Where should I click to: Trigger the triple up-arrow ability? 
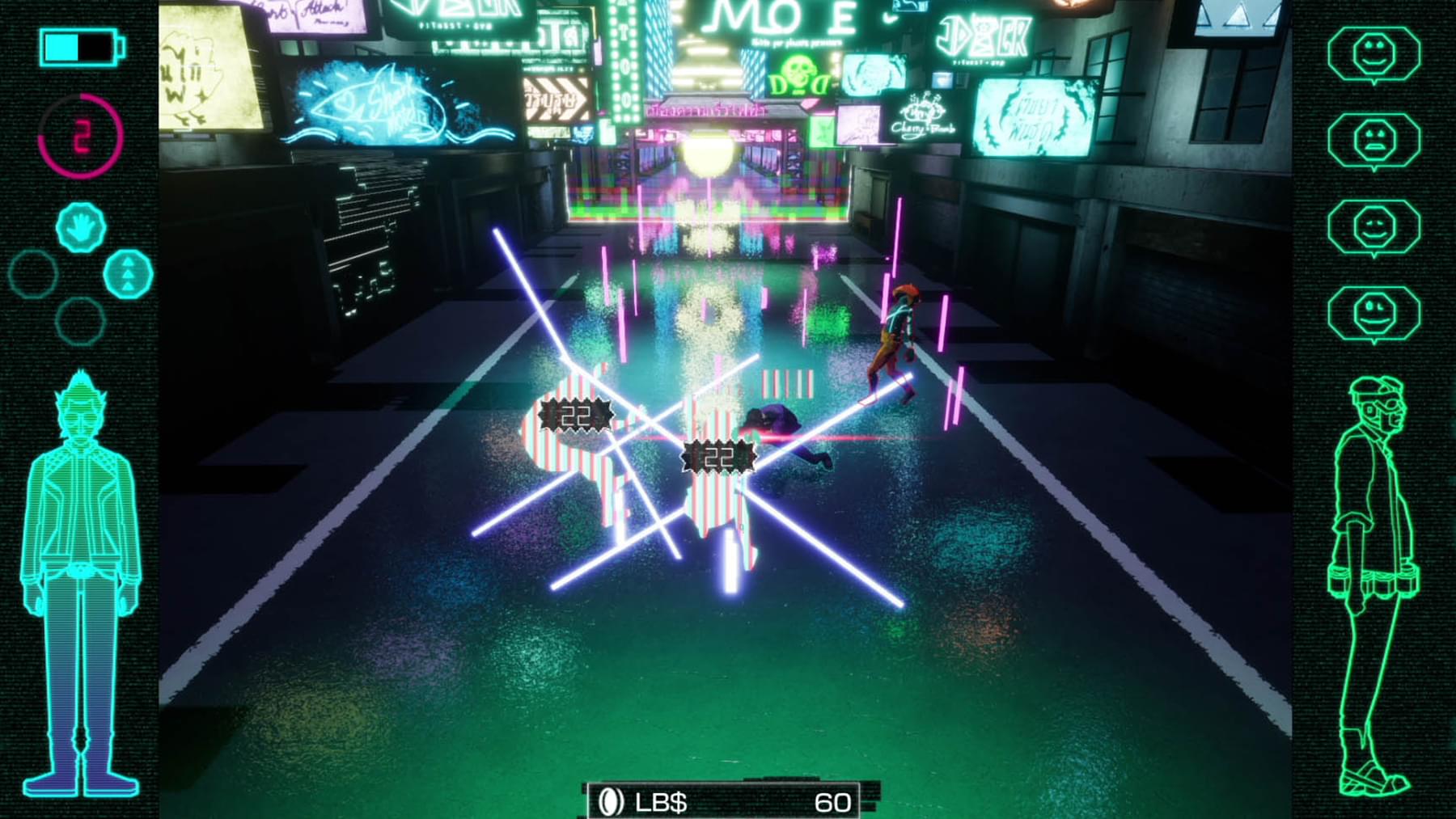click(129, 274)
